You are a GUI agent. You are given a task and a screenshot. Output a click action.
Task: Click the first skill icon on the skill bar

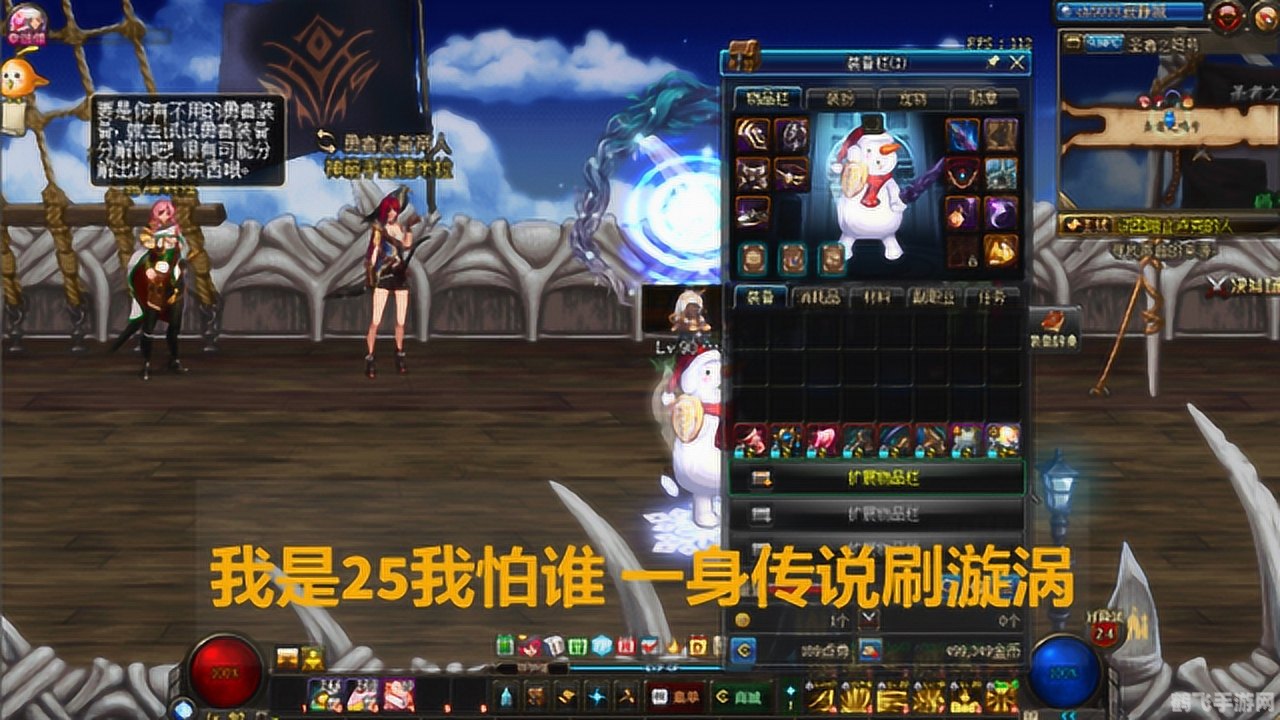[325, 695]
